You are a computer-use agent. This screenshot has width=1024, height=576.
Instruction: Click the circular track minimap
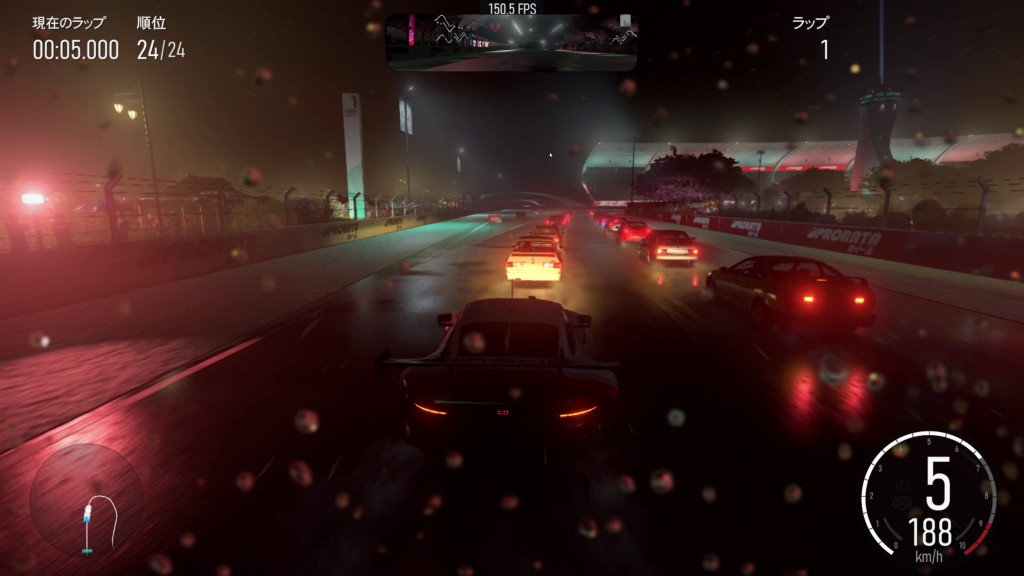[x=87, y=501]
